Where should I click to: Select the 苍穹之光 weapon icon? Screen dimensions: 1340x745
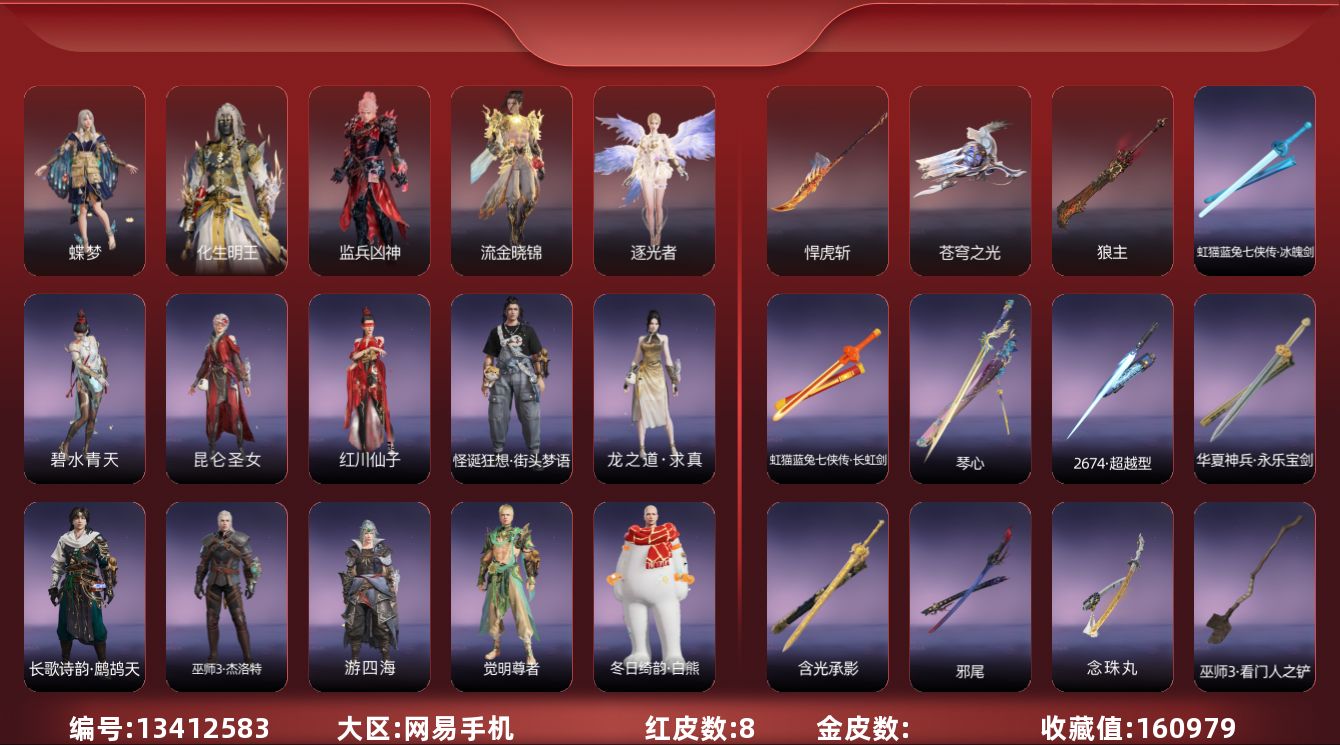click(969, 178)
